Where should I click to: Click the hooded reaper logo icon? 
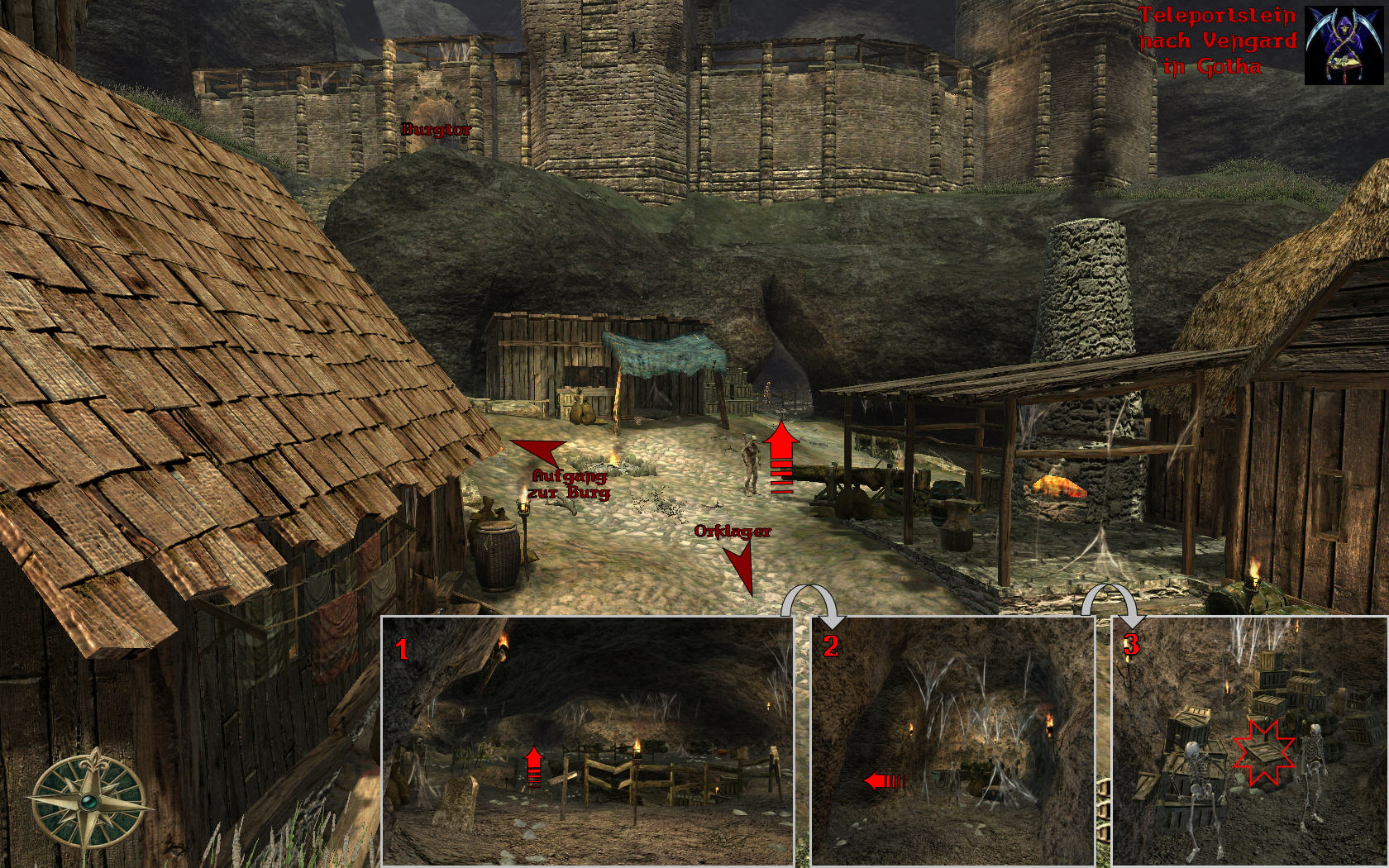click(1344, 45)
